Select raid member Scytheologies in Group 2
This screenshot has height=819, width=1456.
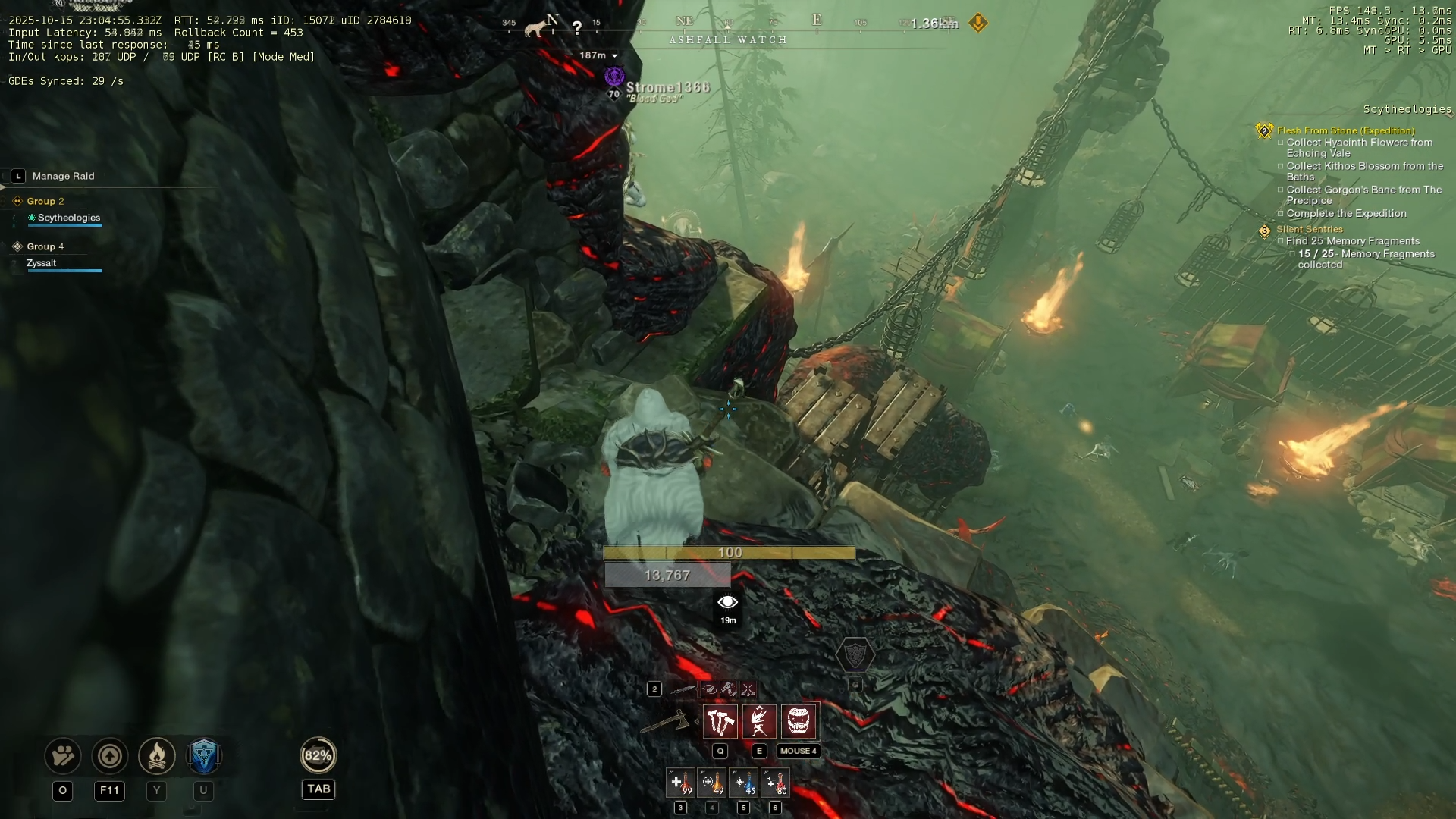click(x=68, y=218)
